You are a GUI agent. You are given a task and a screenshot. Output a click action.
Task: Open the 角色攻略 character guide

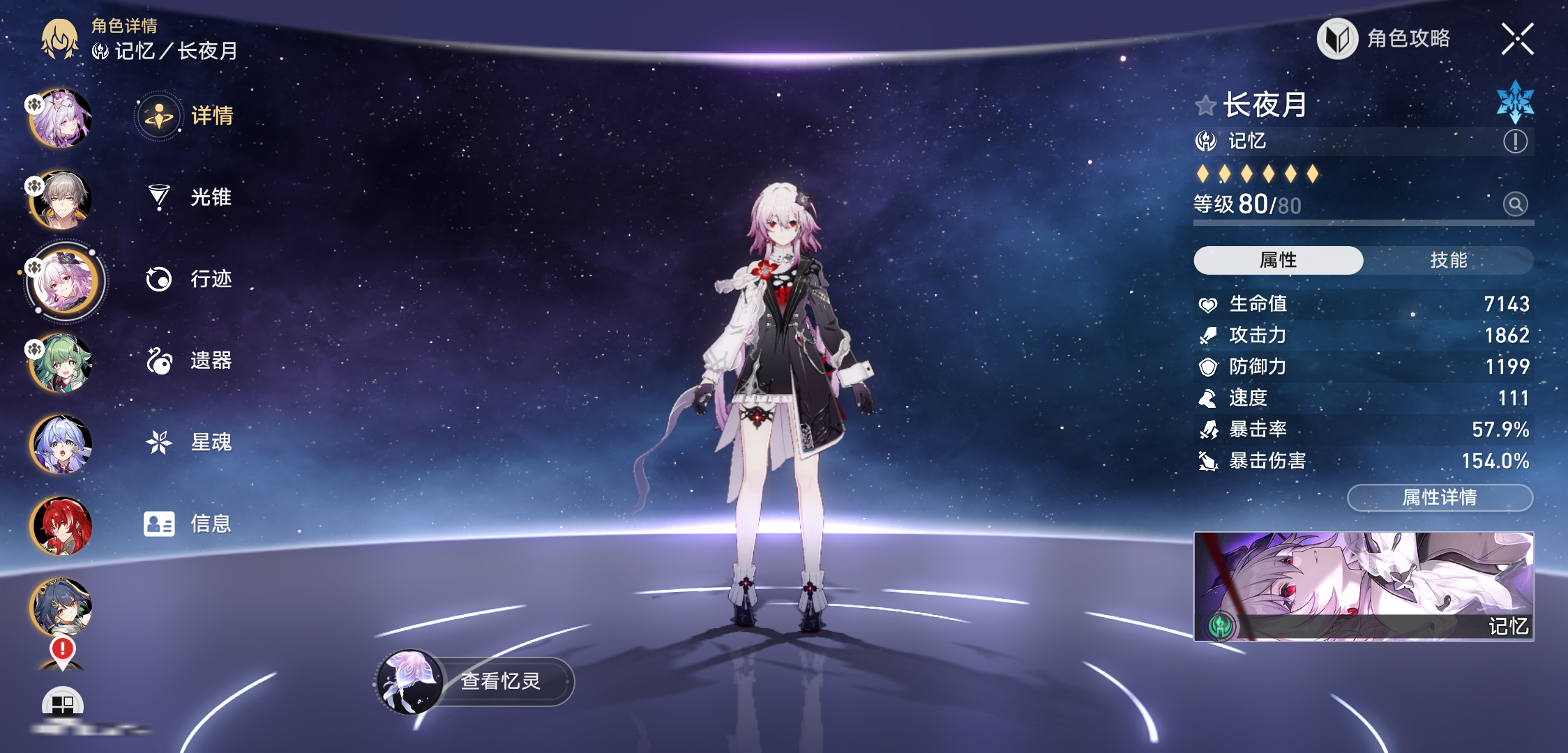pos(1385,39)
